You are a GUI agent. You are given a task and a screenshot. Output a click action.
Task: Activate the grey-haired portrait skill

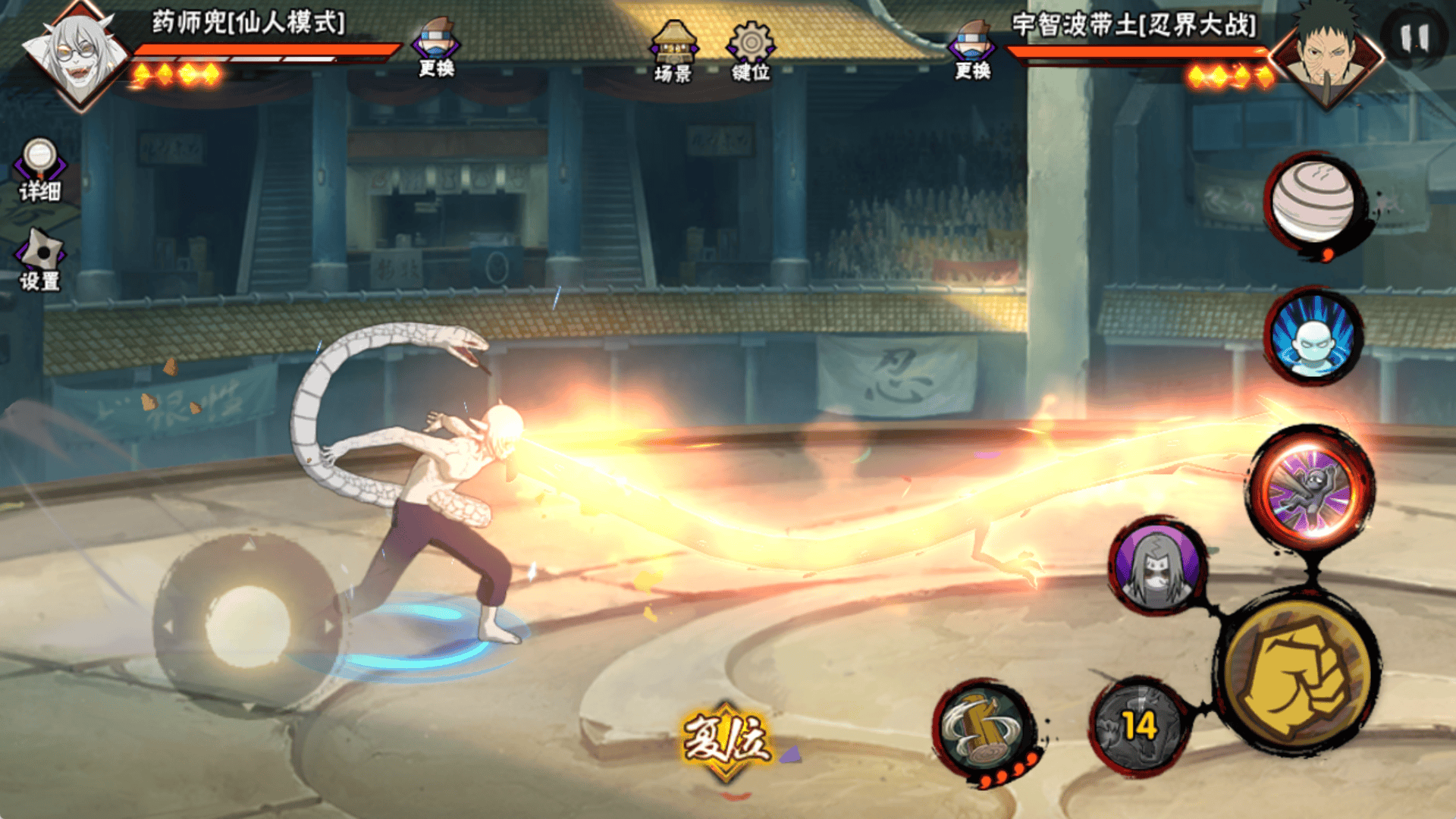pos(1157,566)
